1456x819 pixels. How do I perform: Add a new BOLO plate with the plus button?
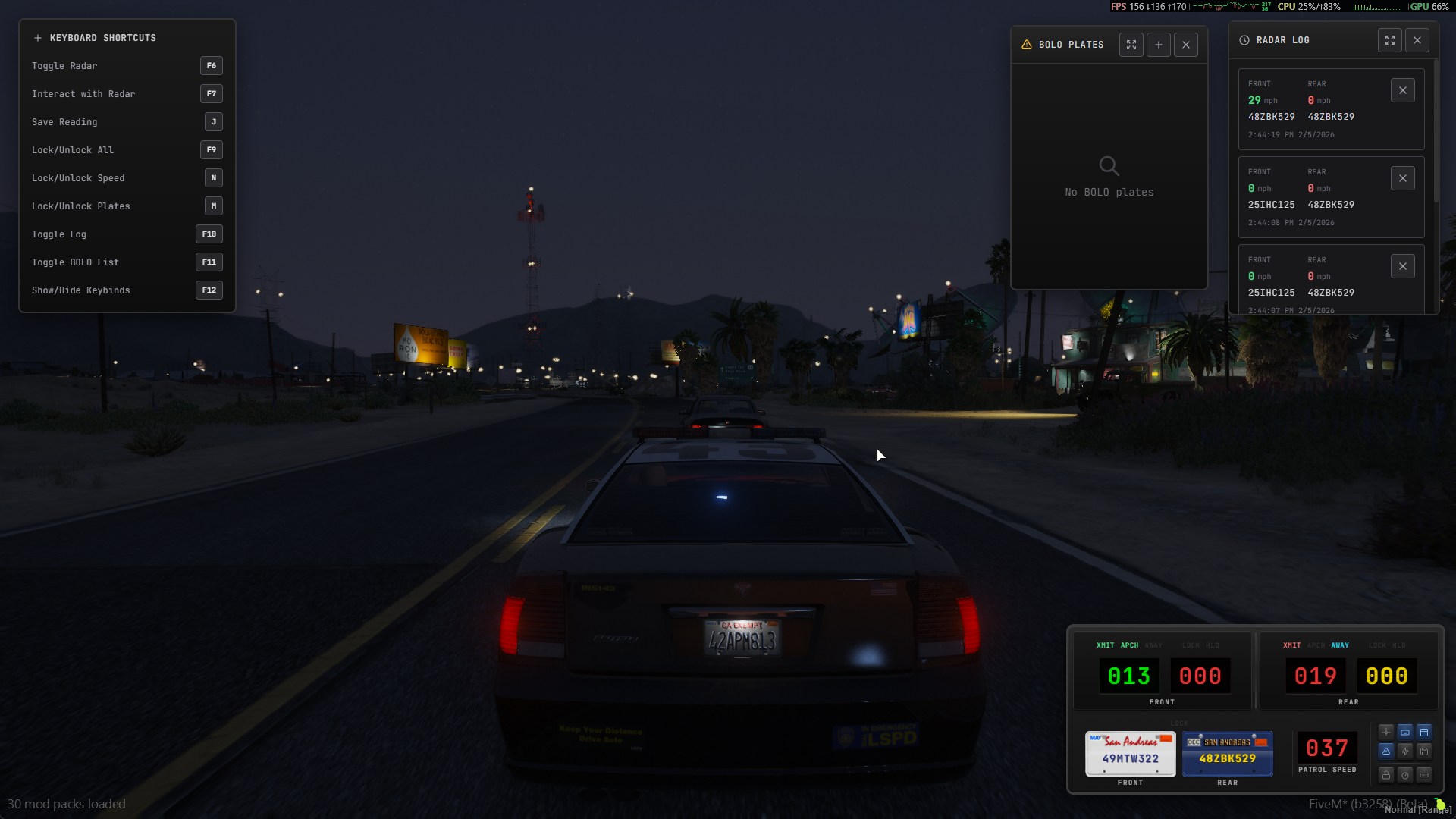pos(1158,45)
